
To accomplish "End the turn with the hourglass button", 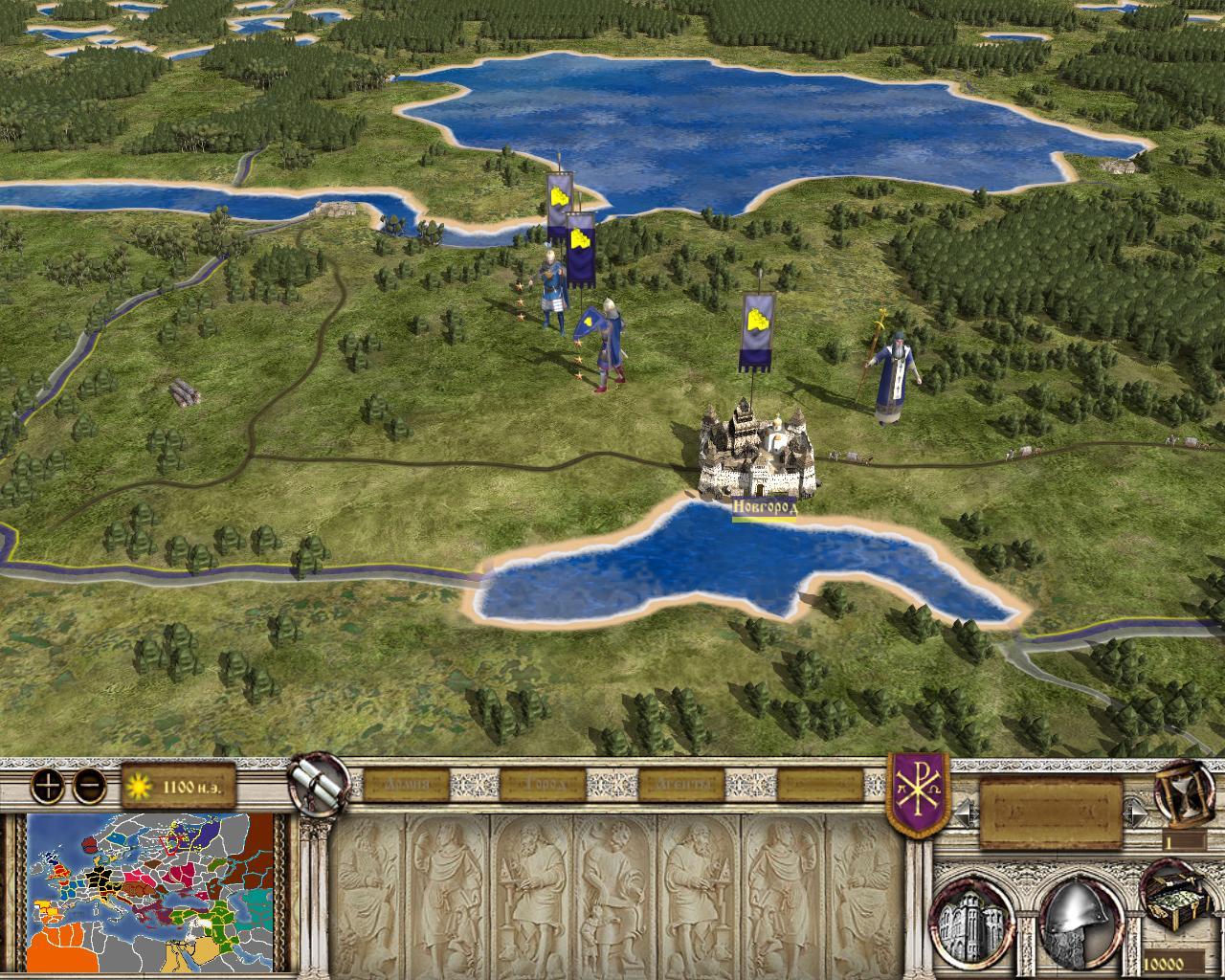I will point(1181,792).
